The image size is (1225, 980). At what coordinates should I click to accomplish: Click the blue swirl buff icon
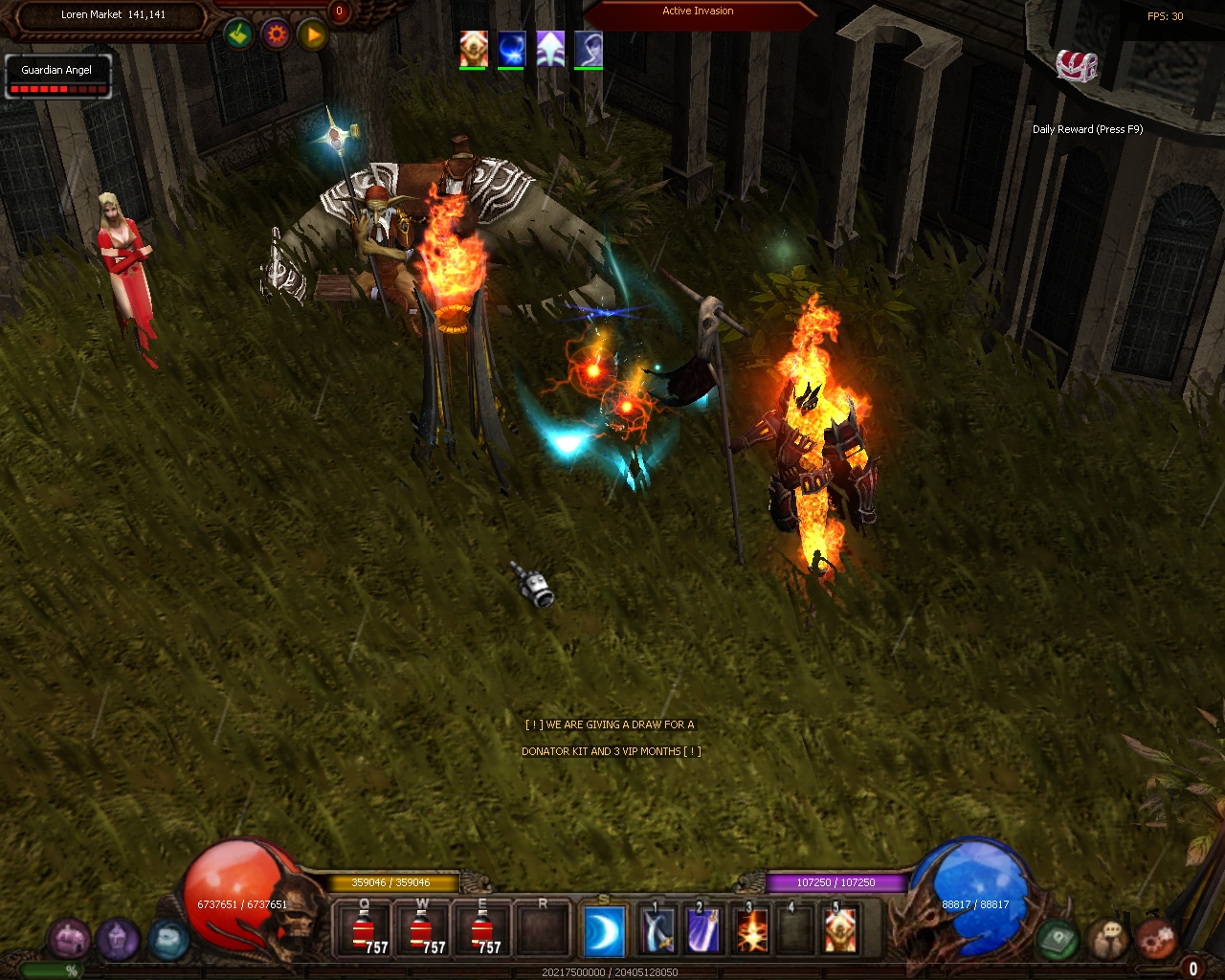pos(511,48)
